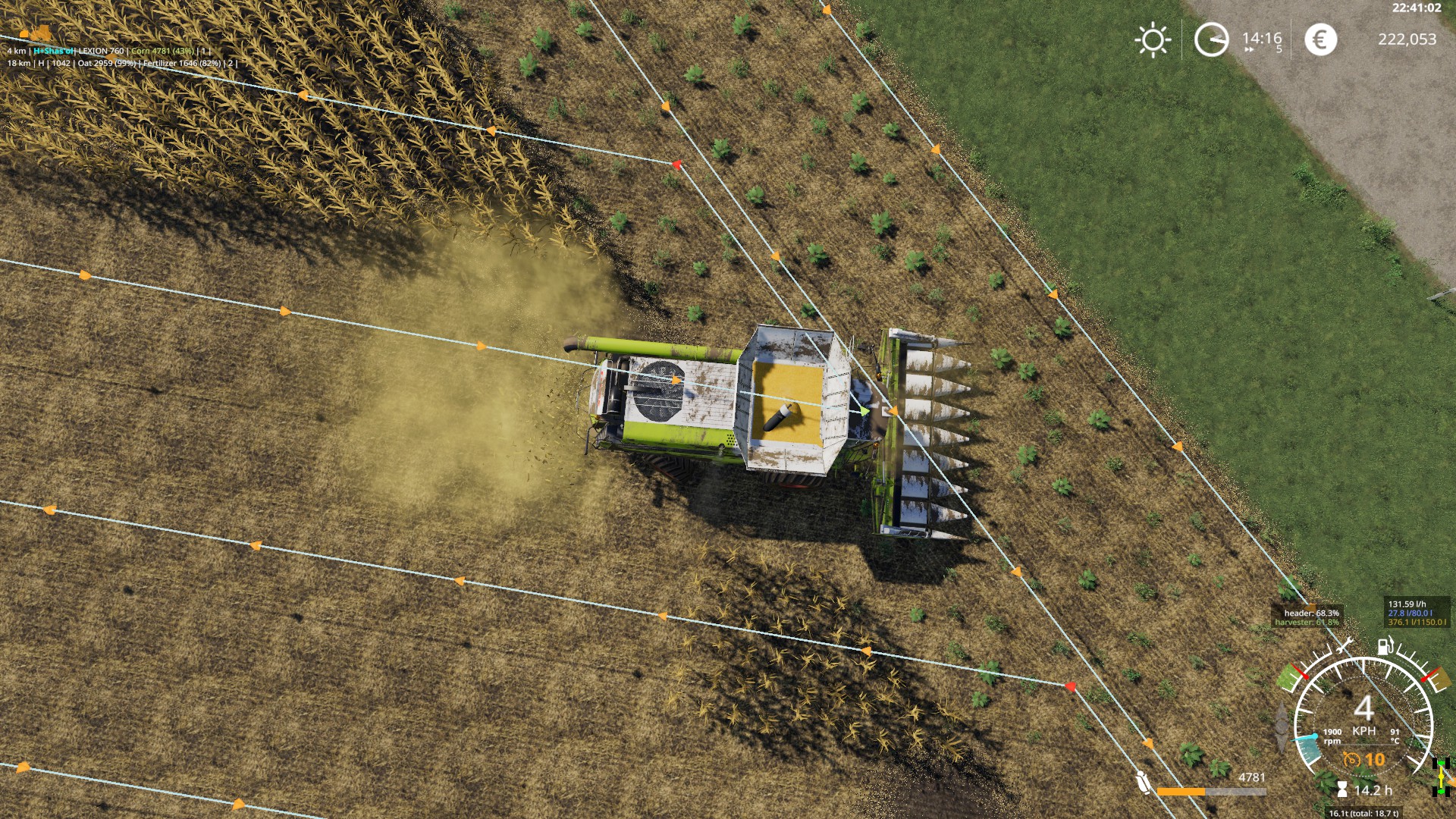Open the time scale selector showing 5
This screenshot has height=819, width=1456.
click(x=1279, y=50)
